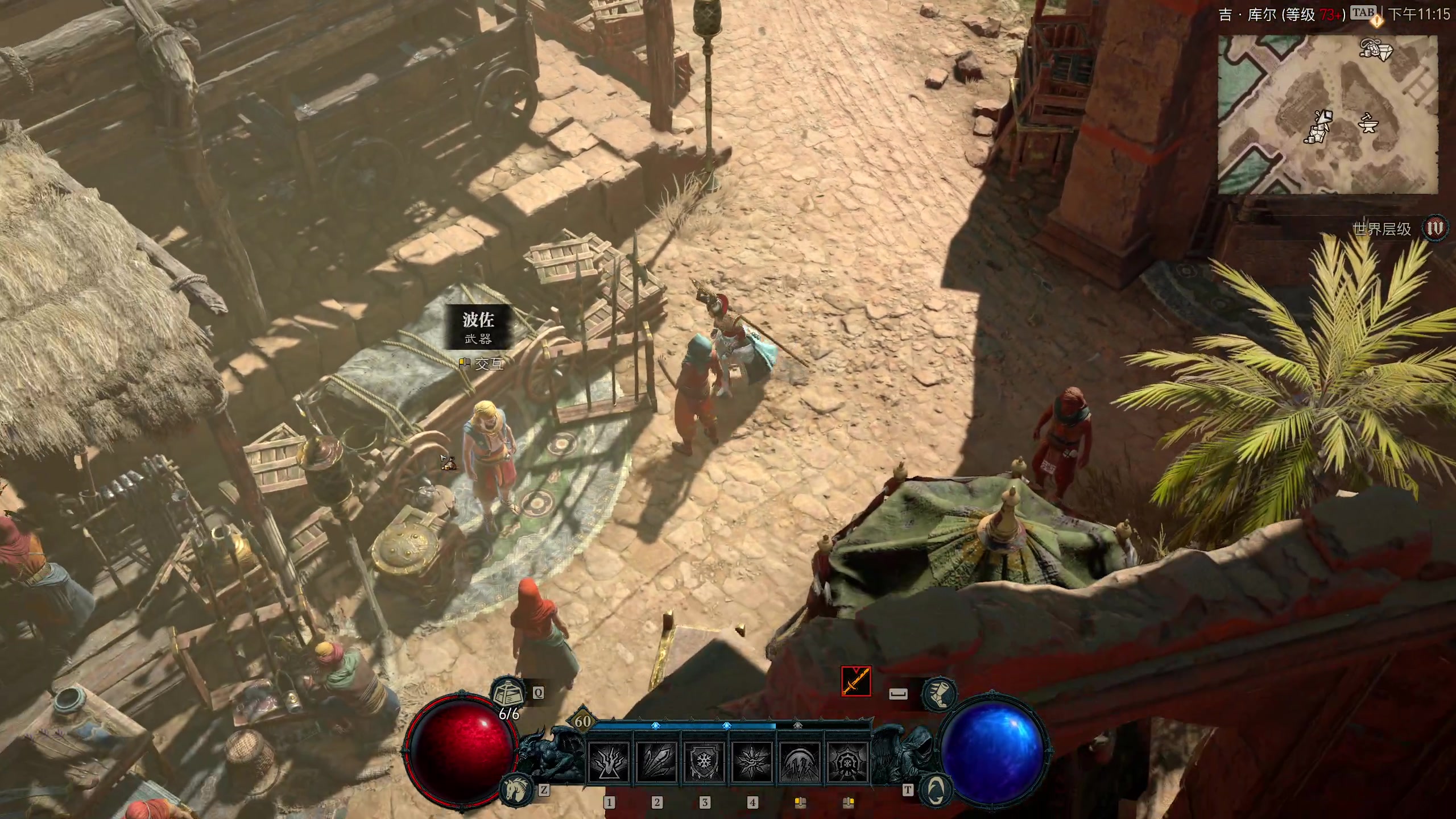Screen dimensions: 1456x819
Task: Open the World Tier IV emblem
Action: coord(1435,229)
